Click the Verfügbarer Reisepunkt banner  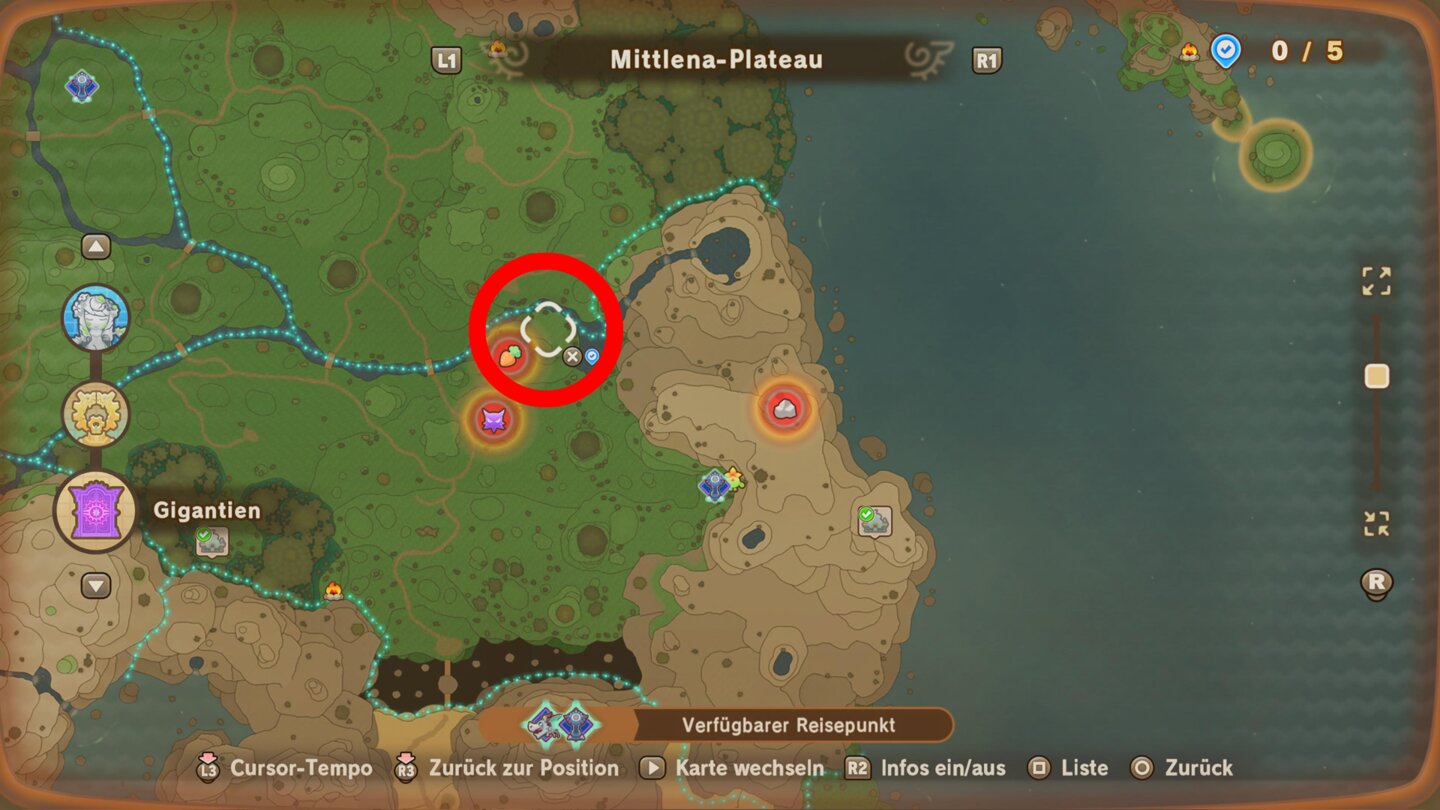[x=790, y=725]
